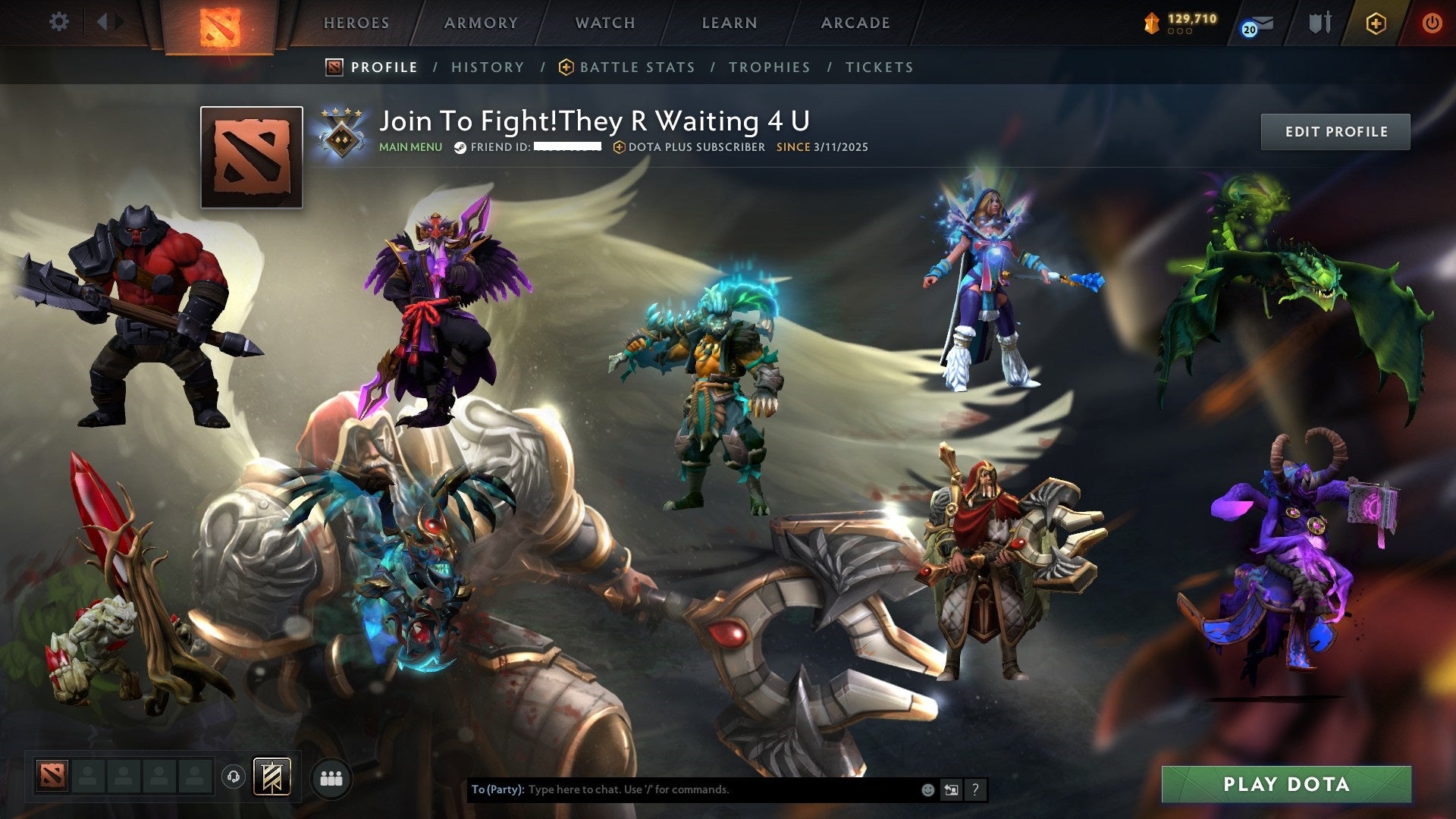The width and height of the screenshot is (1456, 819).
Task: Open the ARCADE menu item
Action: 855,23
